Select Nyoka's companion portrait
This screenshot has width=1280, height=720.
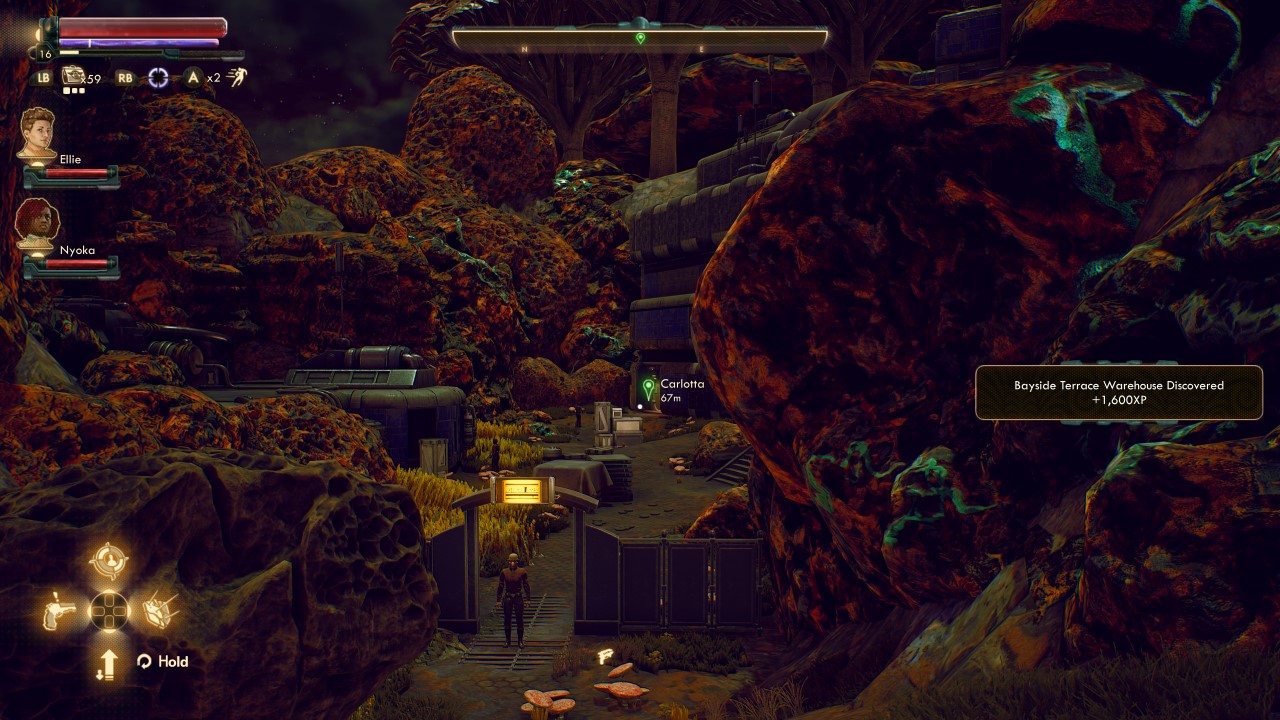pos(37,222)
